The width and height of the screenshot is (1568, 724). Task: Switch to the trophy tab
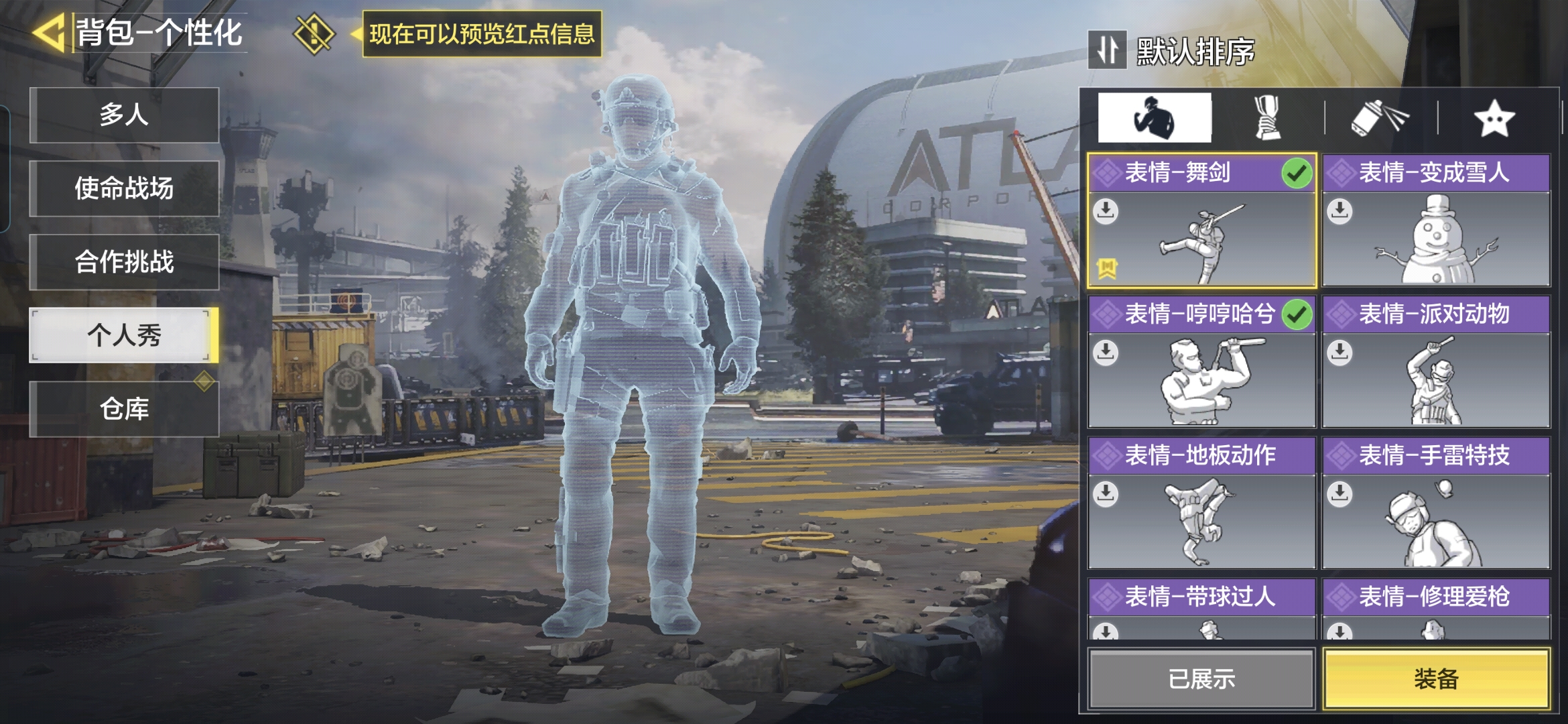coord(1267,118)
